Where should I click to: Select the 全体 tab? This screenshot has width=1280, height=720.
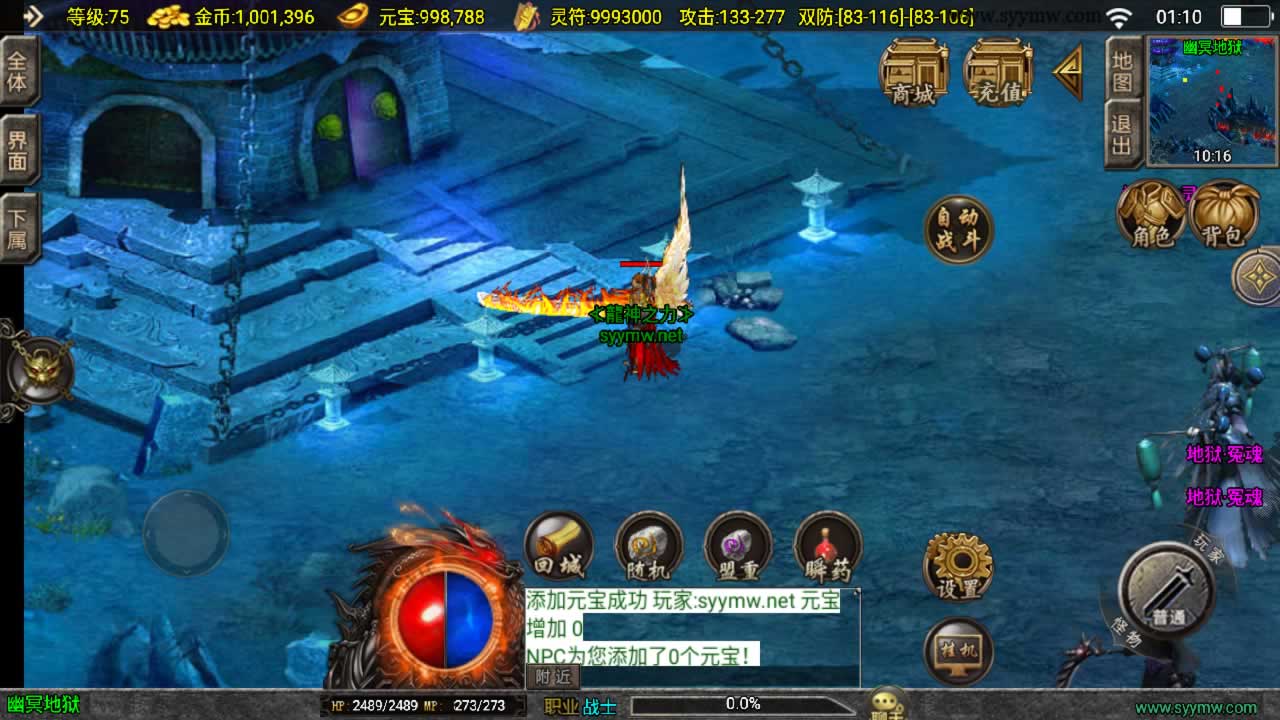[18, 71]
